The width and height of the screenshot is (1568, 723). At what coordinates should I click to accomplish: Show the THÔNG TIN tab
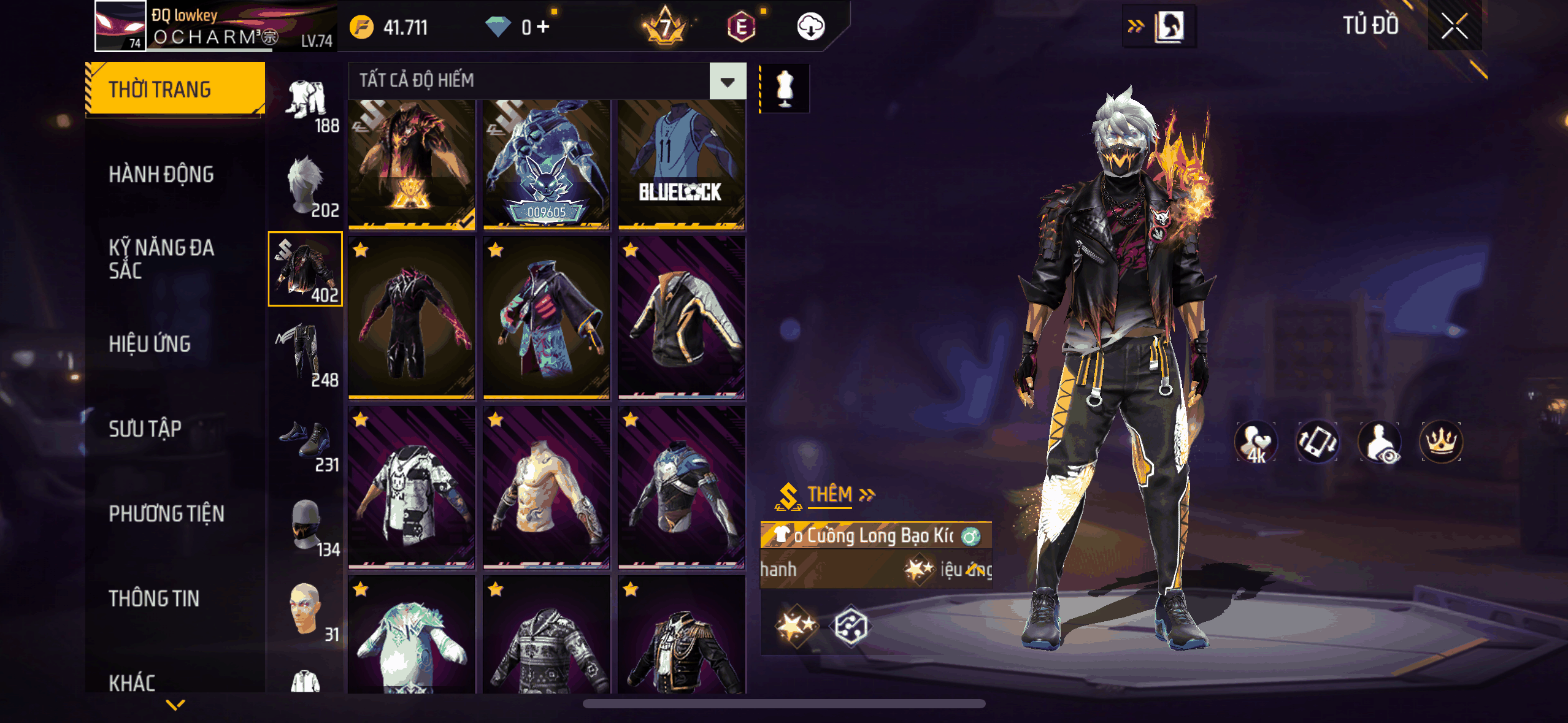point(154,599)
